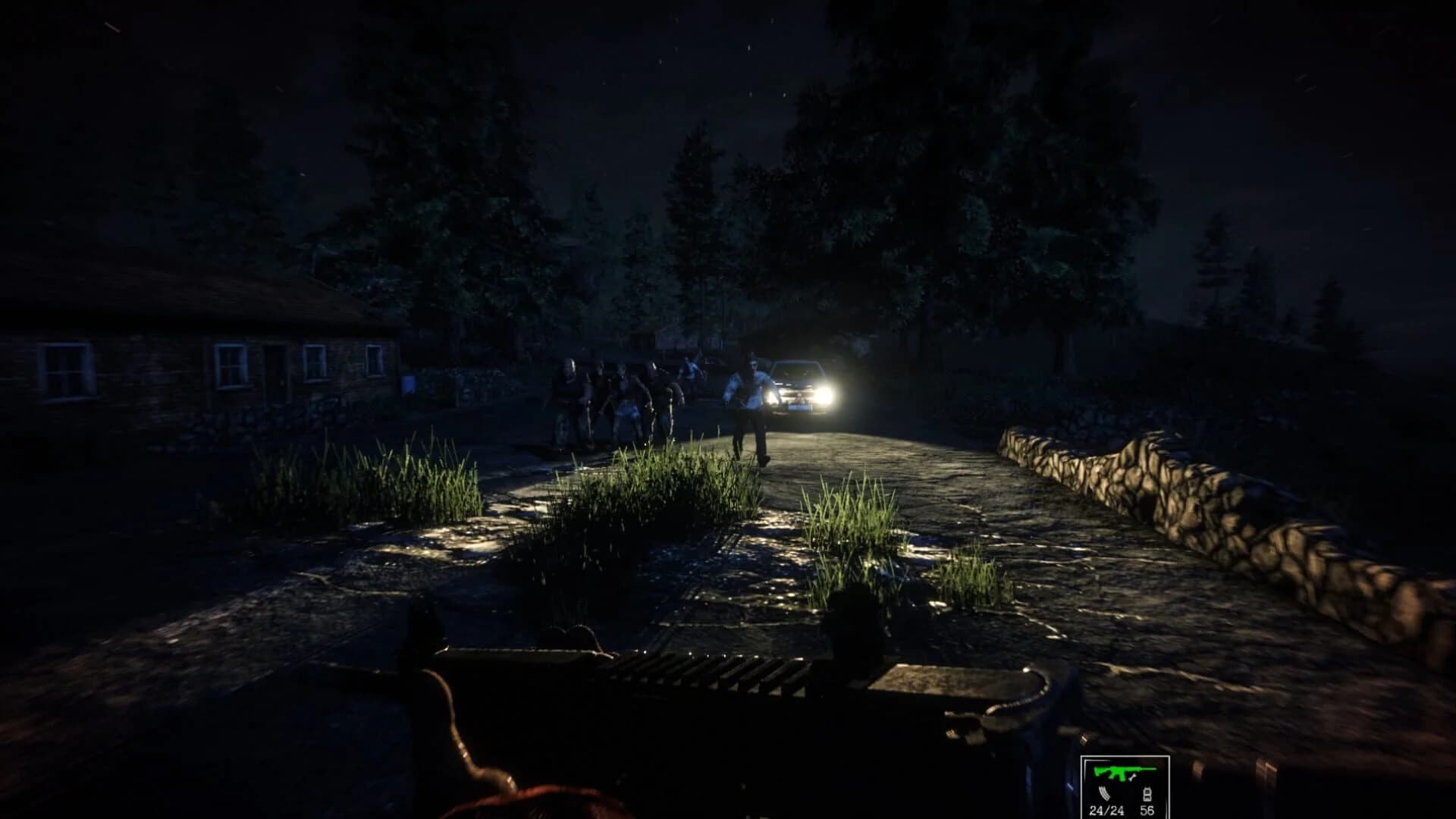1456x819 pixels.
Task: Click the wrench attachment icon on the rifle HUD
Action: pyautogui.click(x=1132, y=778)
